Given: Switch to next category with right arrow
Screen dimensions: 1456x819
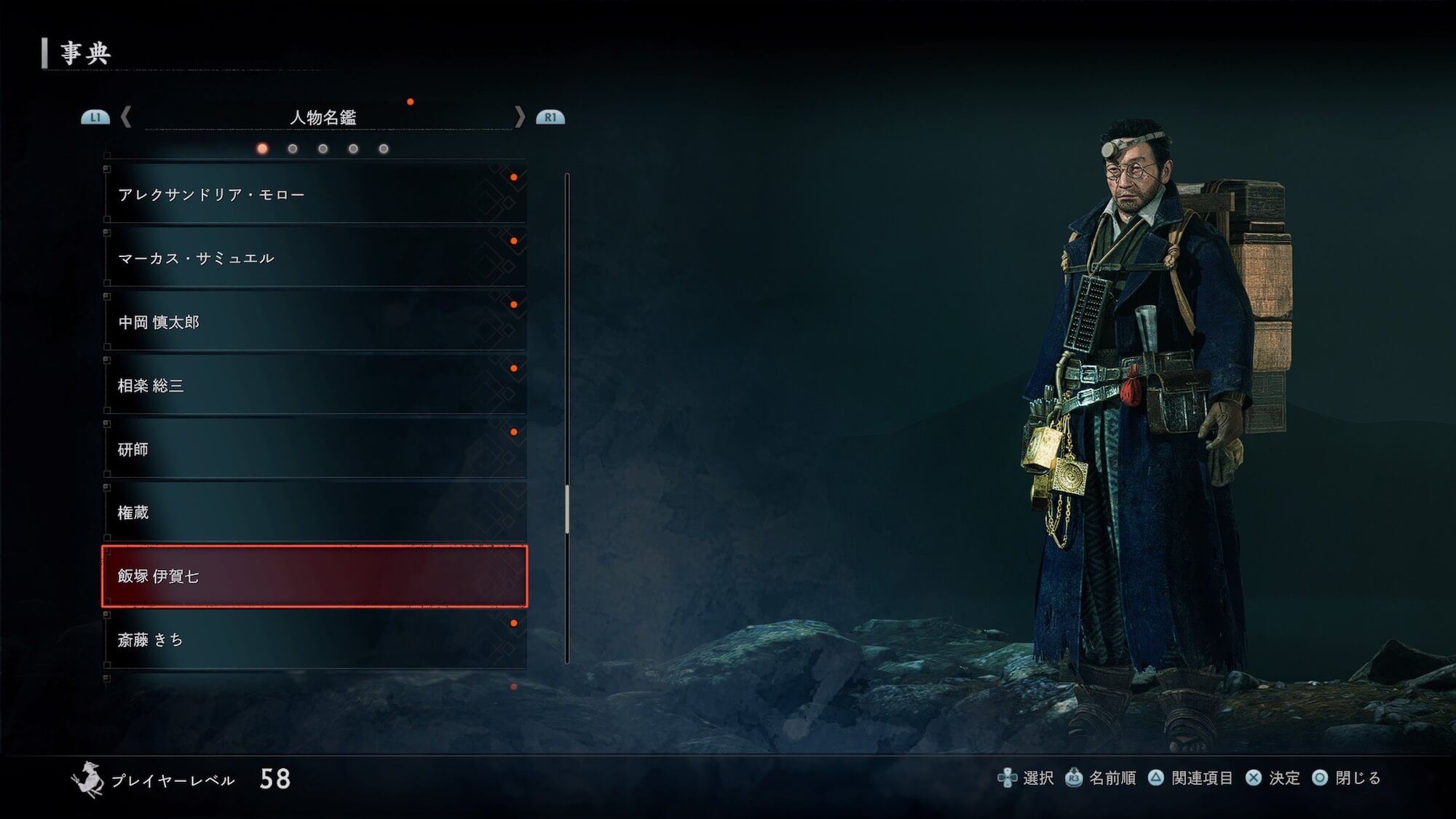Looking at the screenshot, I should click(519, 116).
